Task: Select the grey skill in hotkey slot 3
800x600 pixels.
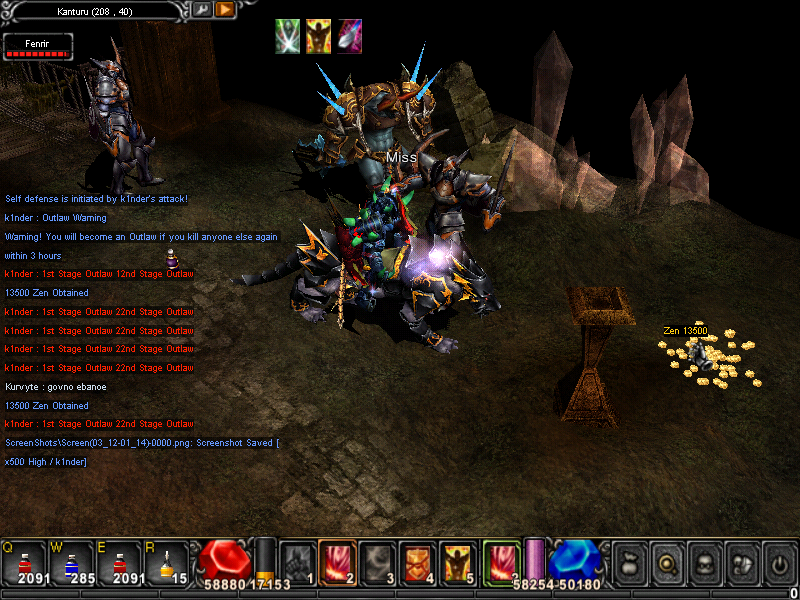Action: click(x=376, y=562)
